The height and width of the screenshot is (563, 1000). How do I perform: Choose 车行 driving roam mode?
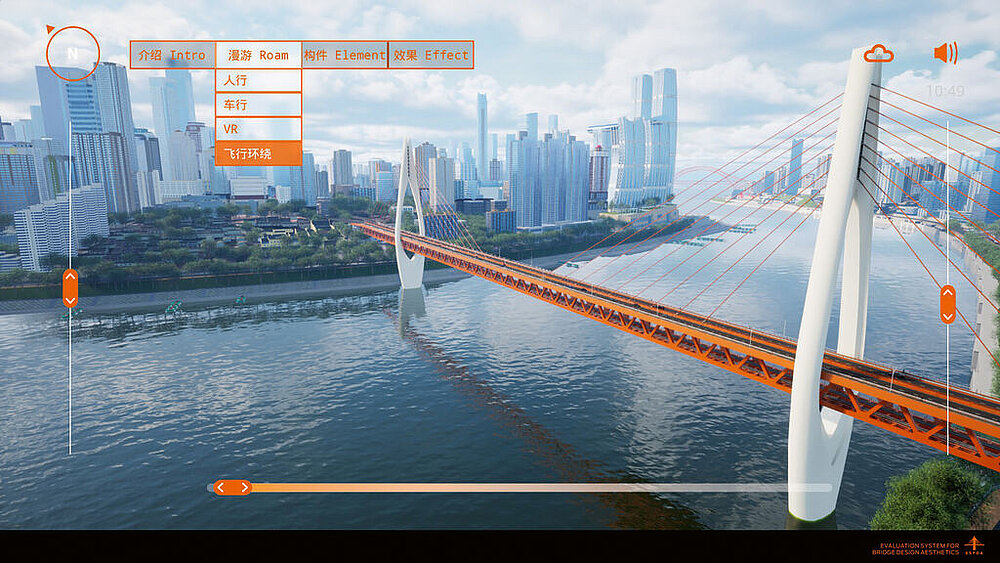pos(258,105)
